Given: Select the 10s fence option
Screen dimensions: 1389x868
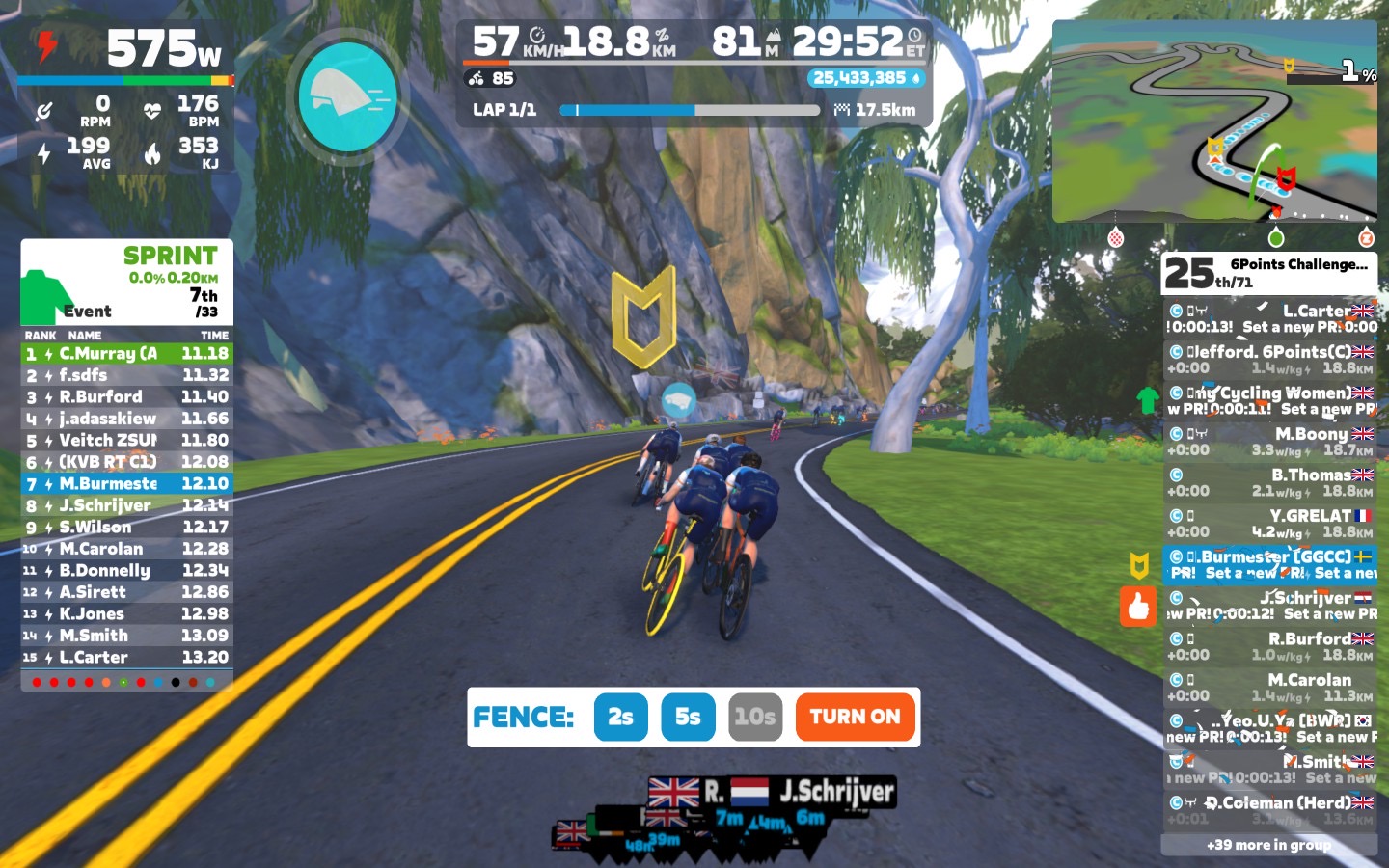Looking at the screenshot, I should 754,717.
